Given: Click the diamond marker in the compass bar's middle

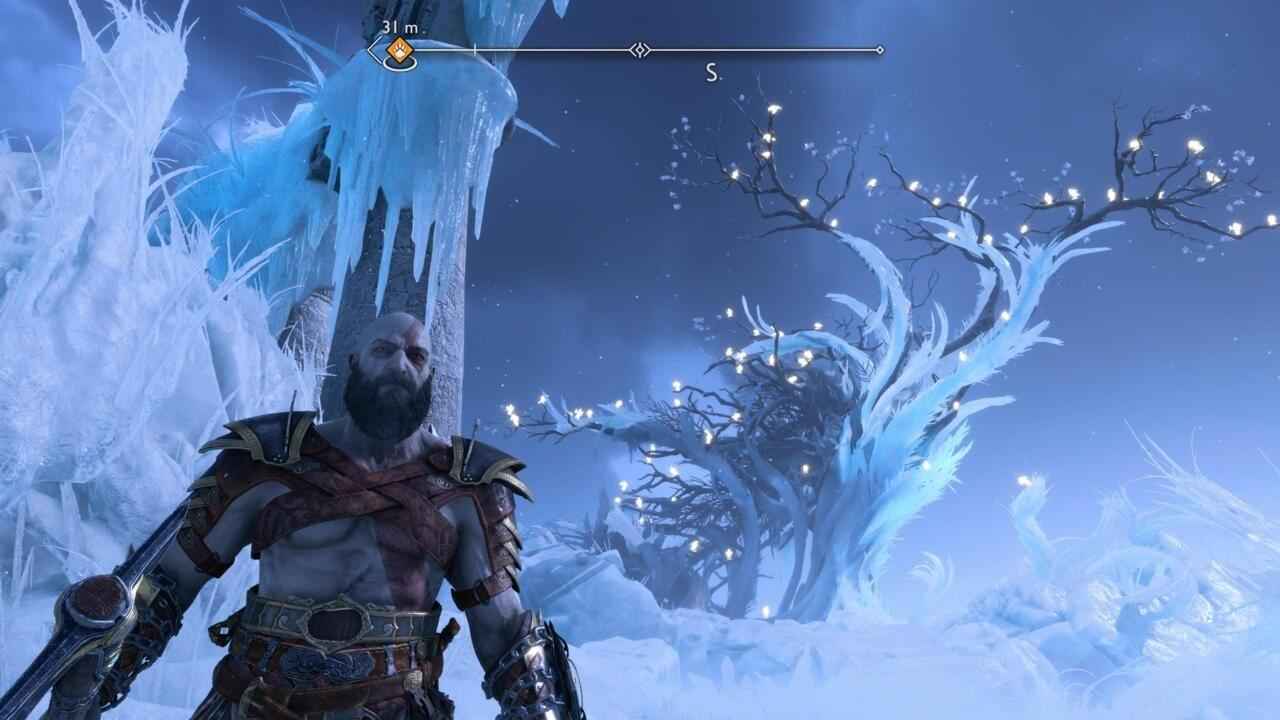Looking at the screenshot, I should 640,50.
